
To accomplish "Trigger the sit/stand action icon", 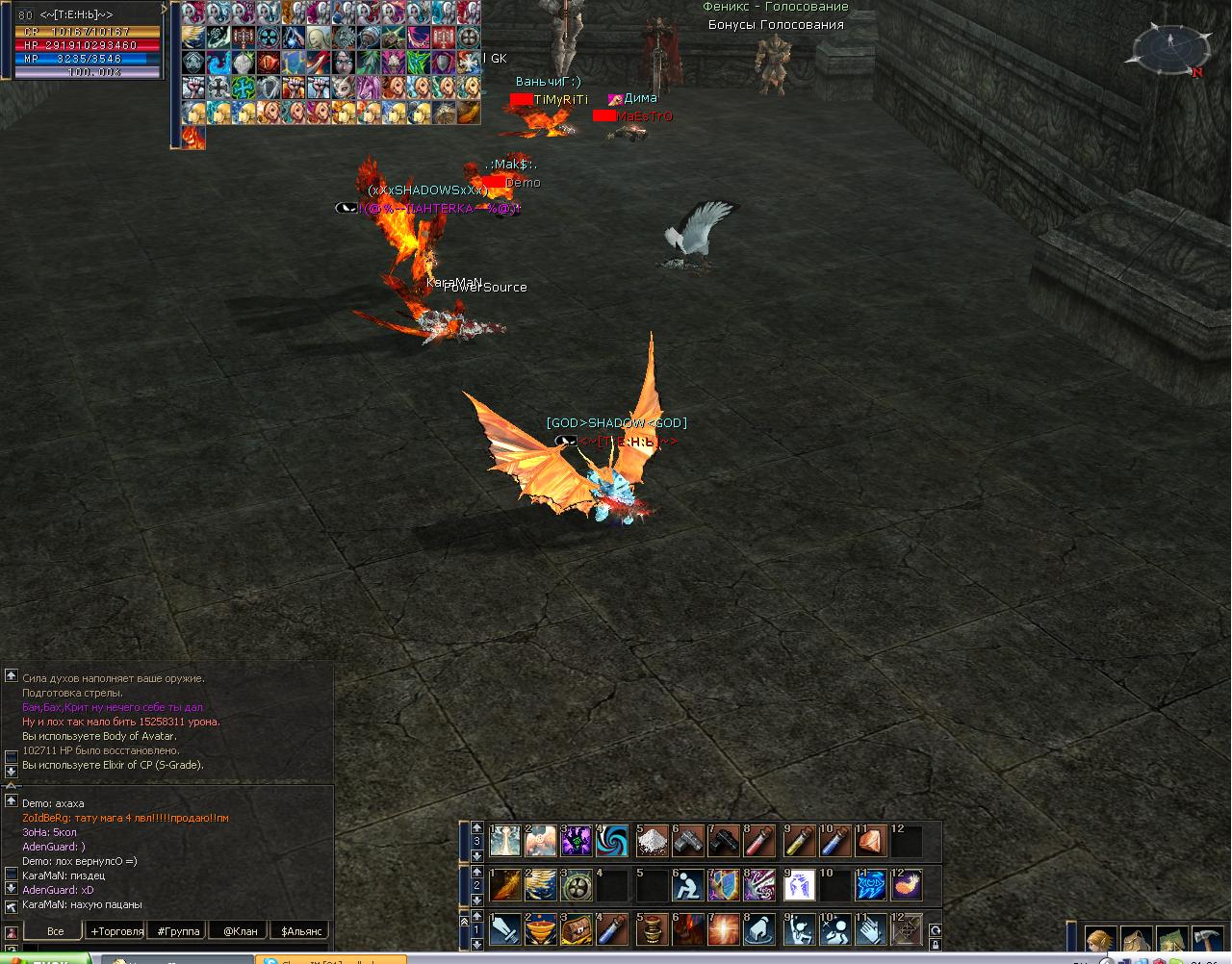I will (x=687, y=885).
